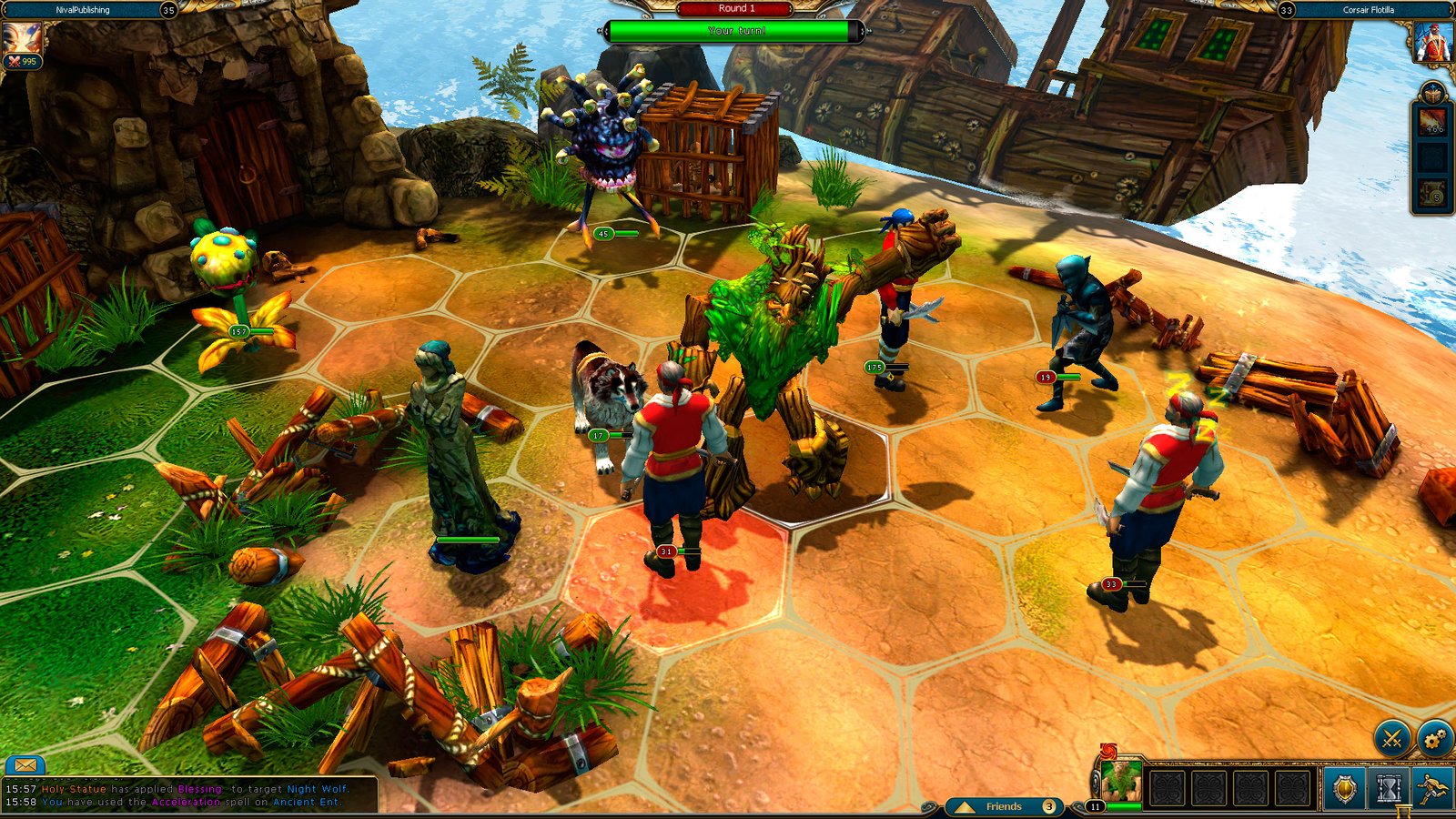Viewport: 1456px width, 819px height.
Task: Choose the hourglass wait command
Action: [1388, 788]
